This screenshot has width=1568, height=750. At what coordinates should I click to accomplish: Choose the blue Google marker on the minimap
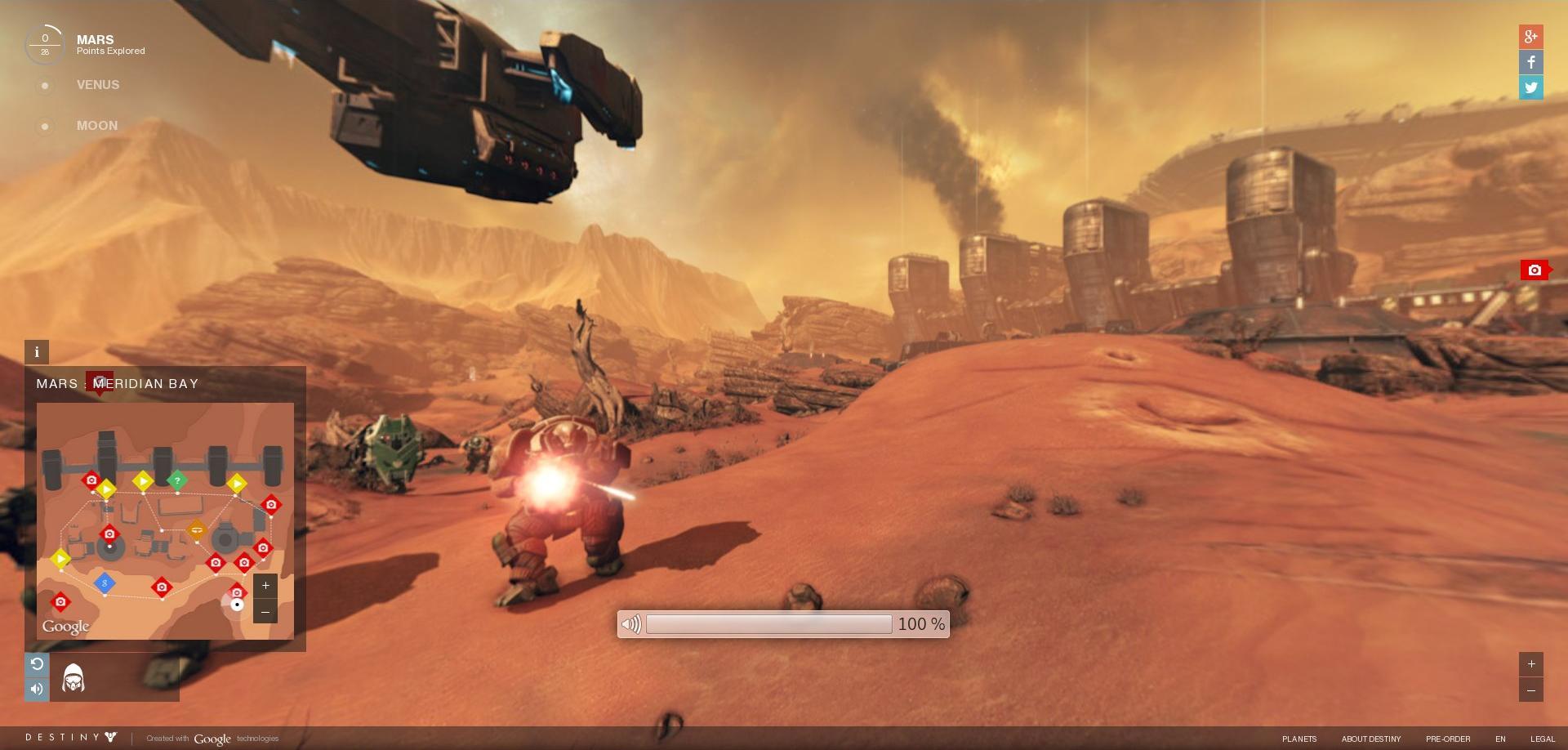click(x=105, y=583)
